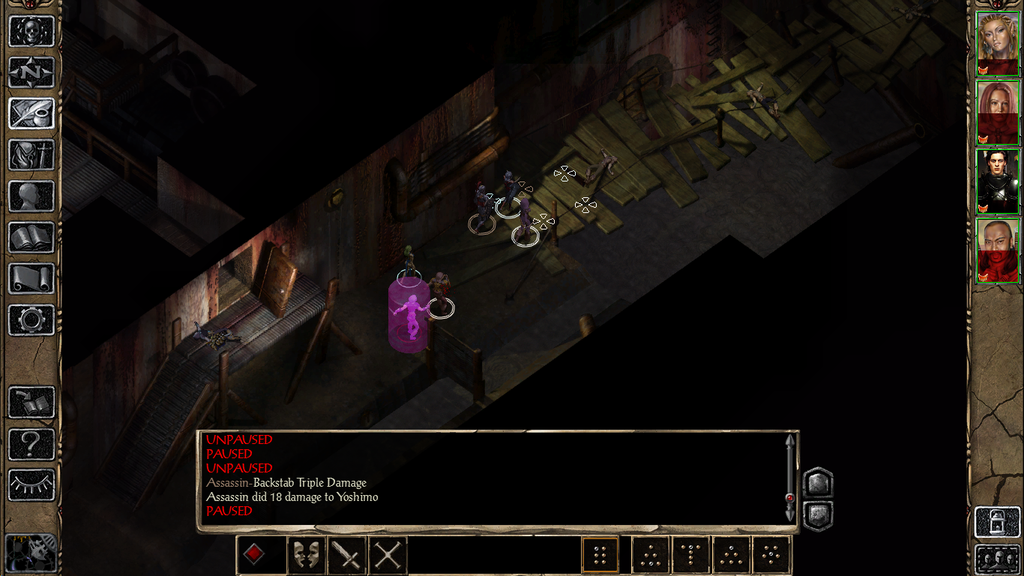This screenshot has height=576, width=1024.
Task: Open the area map with the compass
Action: (31, 72)
